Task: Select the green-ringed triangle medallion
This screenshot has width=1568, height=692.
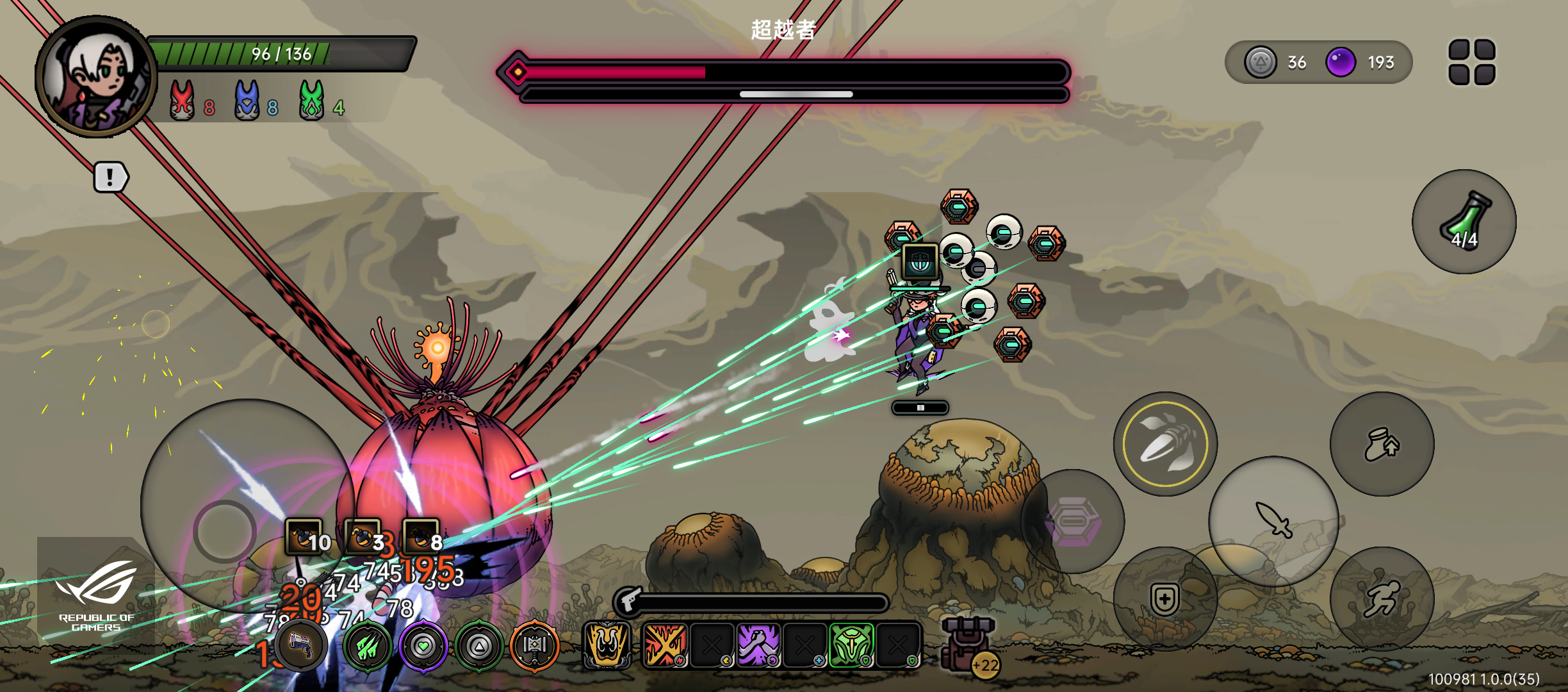Action: coord(479,647)
